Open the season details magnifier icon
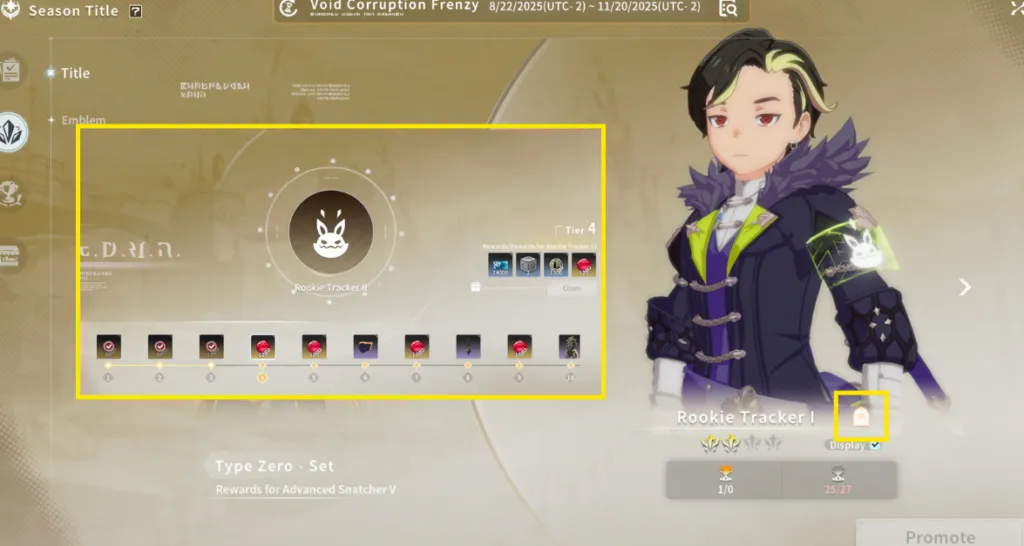Screen dimensions: 1024x546 (728, 9)
